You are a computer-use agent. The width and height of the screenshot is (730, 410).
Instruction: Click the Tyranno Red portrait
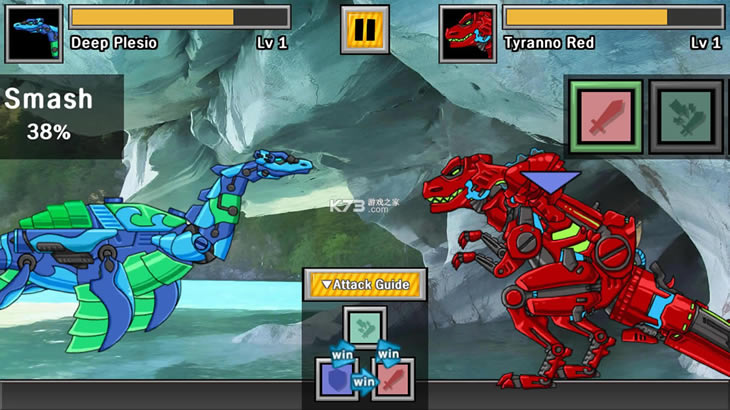[x=468, y=33]
